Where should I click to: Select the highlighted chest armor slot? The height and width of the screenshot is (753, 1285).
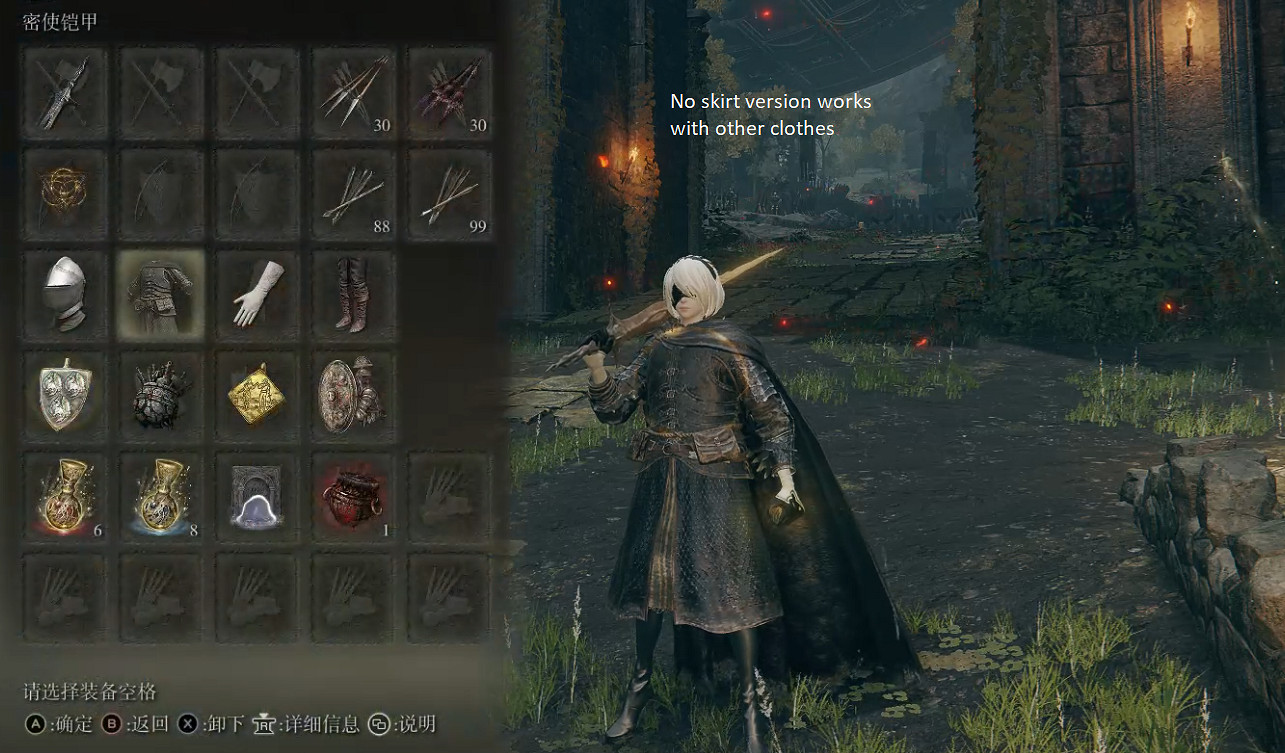(160, 295)
